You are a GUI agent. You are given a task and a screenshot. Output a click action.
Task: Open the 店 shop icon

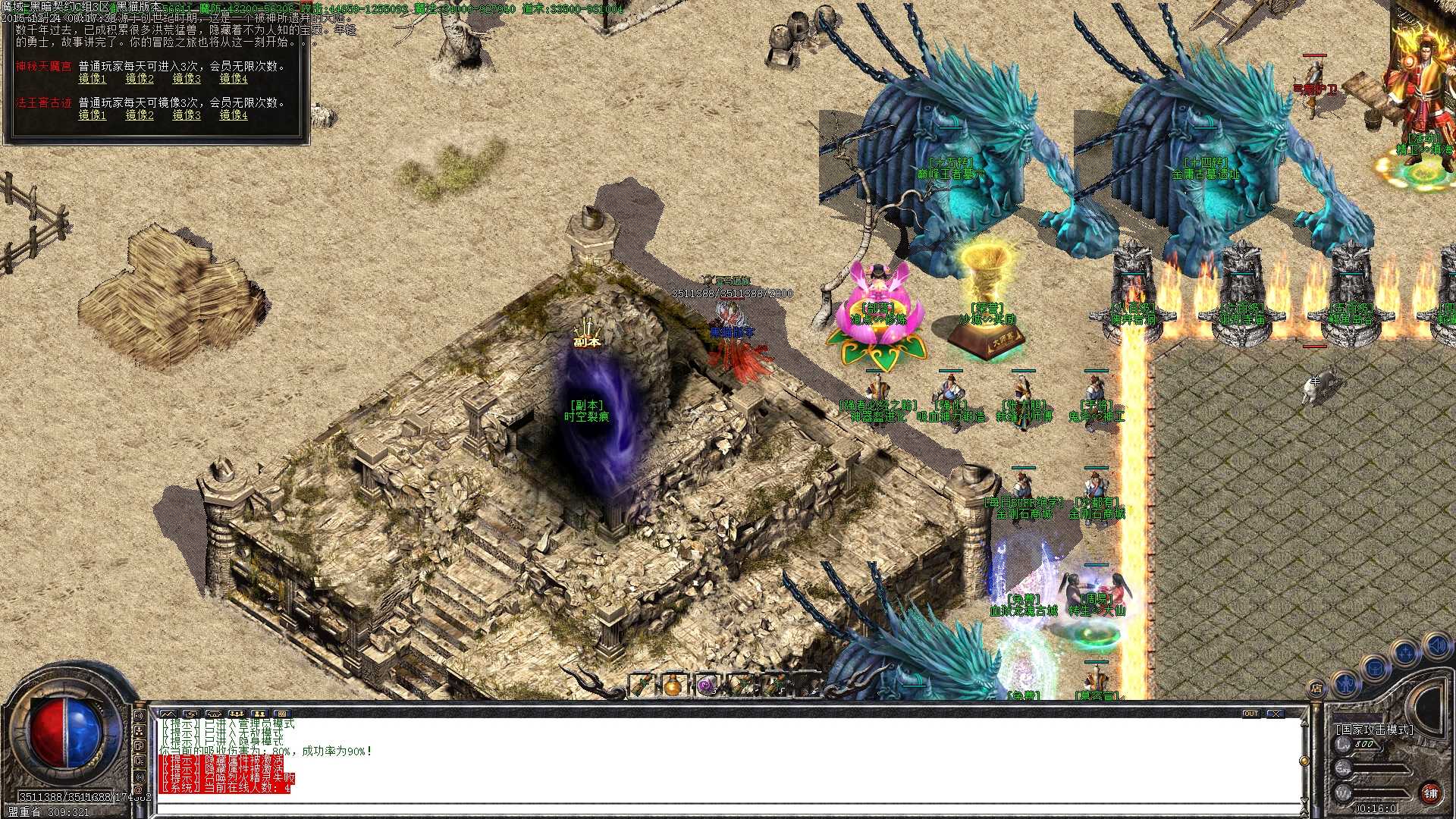coord(1317,686)
